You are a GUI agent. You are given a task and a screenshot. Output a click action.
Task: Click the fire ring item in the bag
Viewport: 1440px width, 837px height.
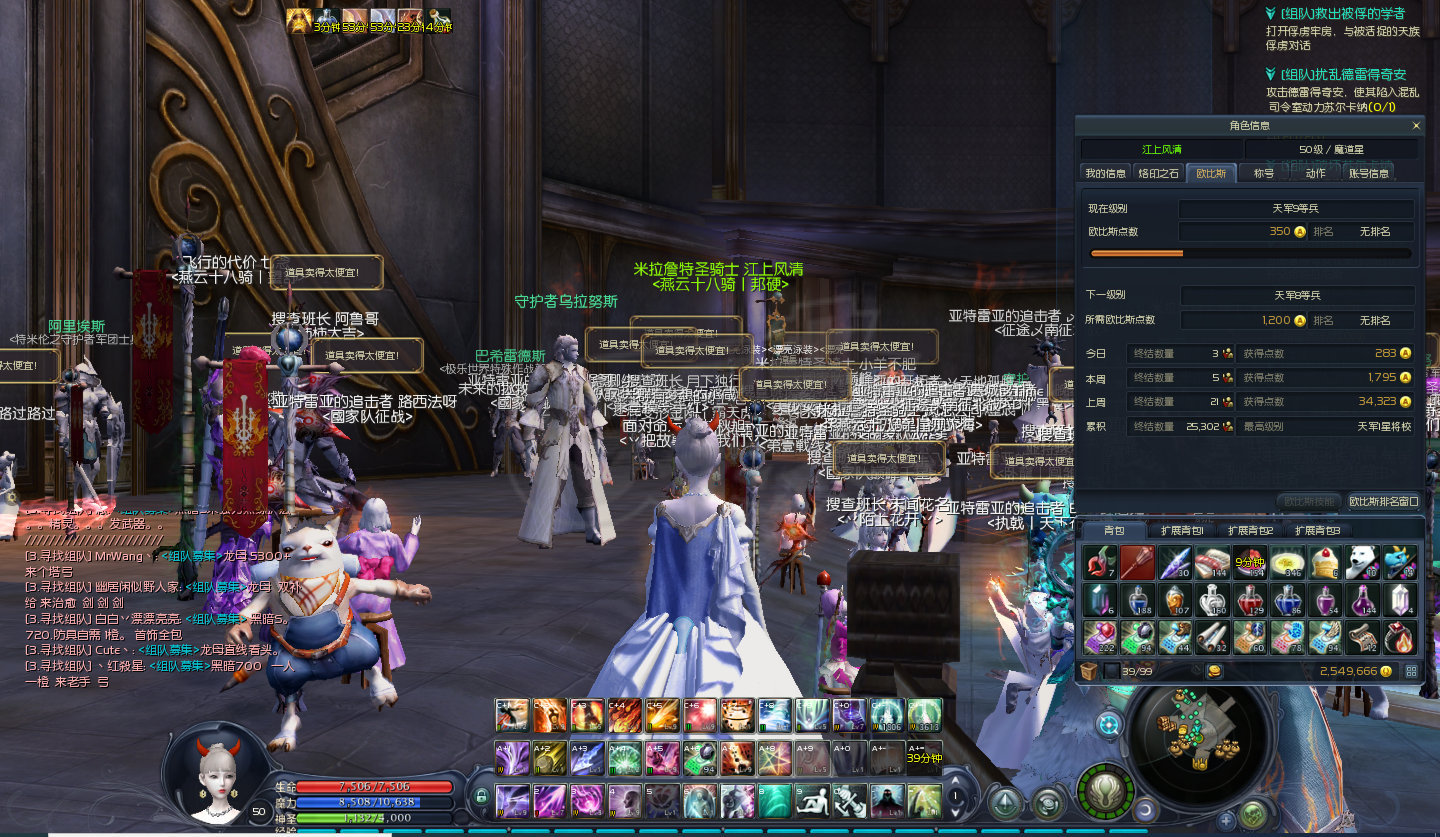(1399, 636)
